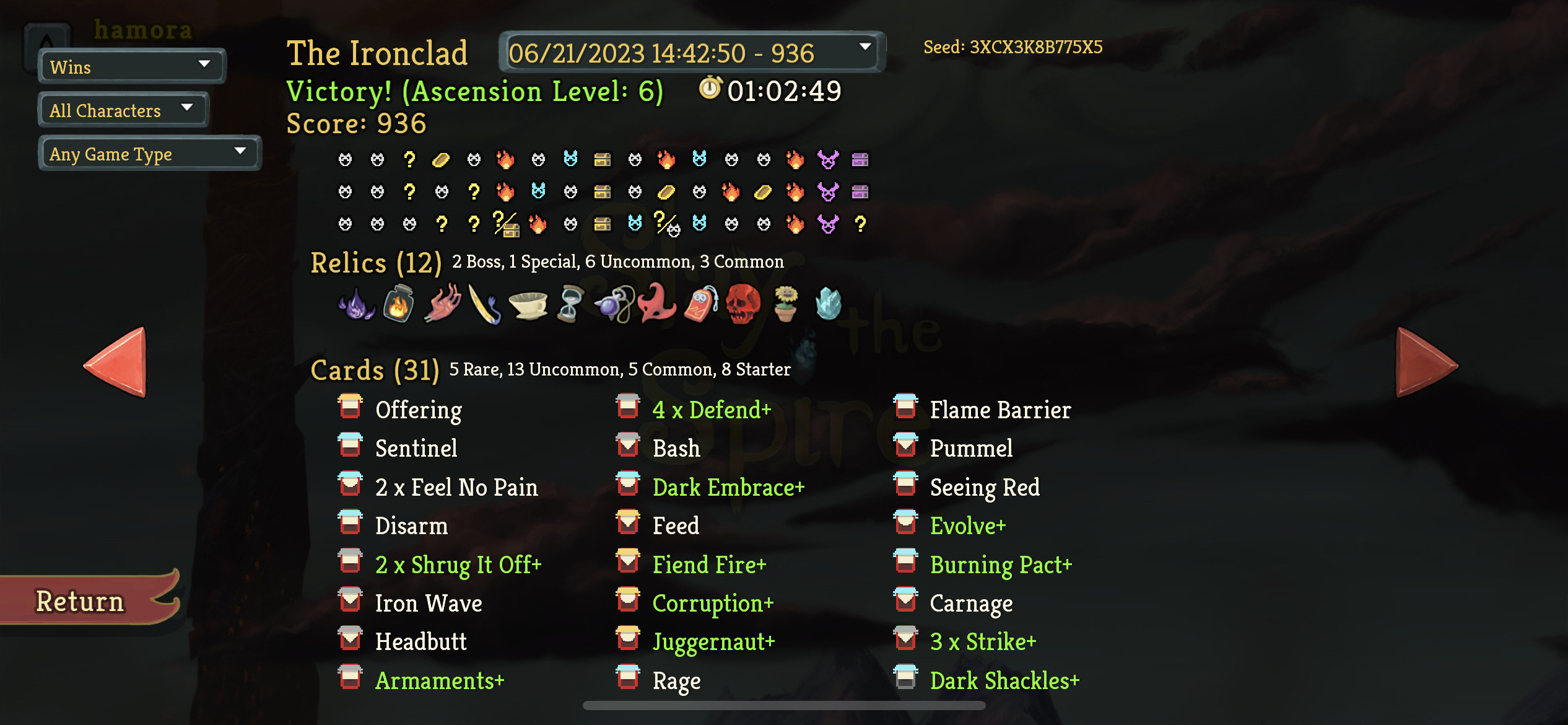Click a campfire node on the map path
This screenshot has height=725, width=1568.
pyautogui.click(x=507, y=159)
